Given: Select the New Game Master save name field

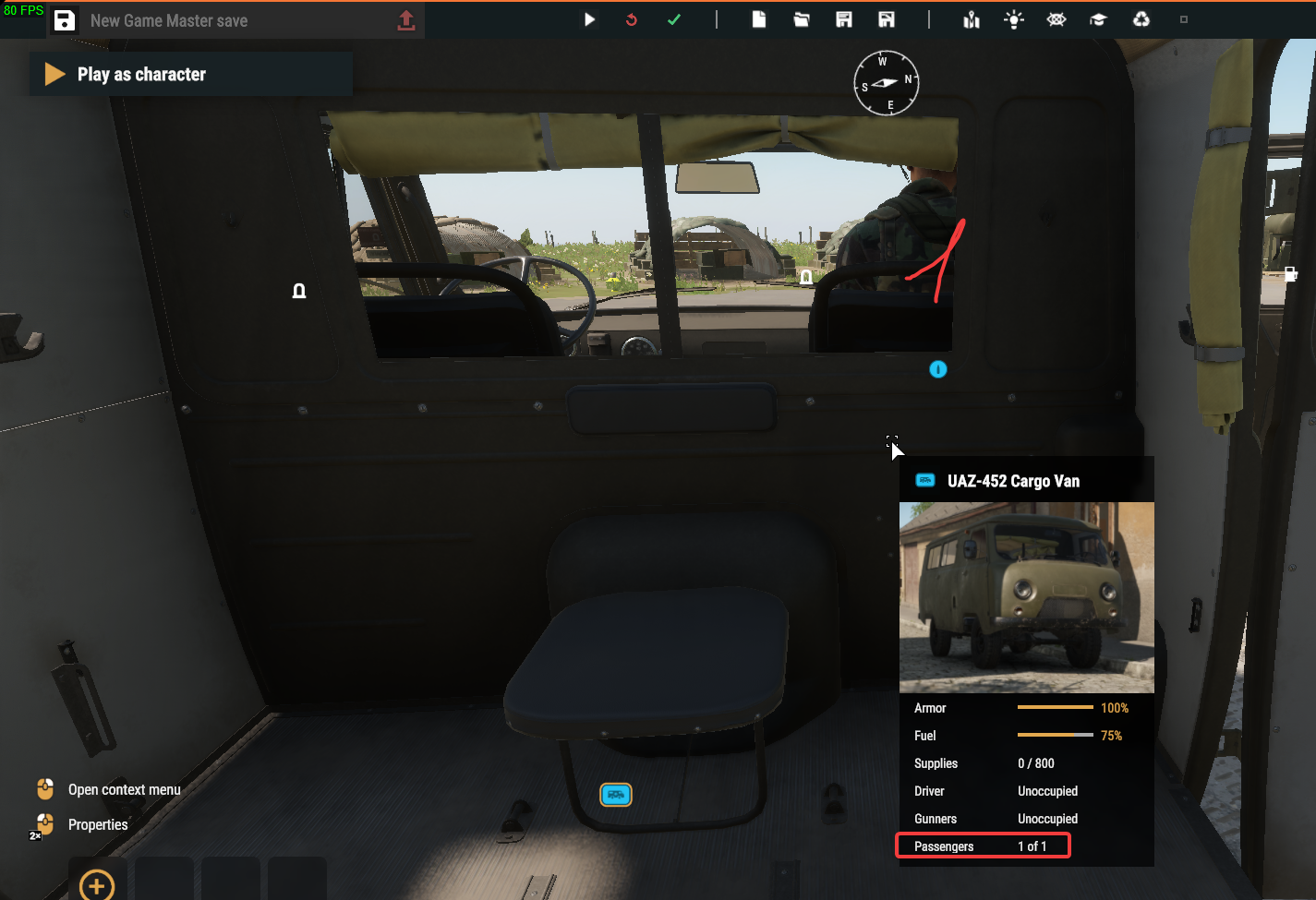Looking at the screenshot, I should coord(231,20).
